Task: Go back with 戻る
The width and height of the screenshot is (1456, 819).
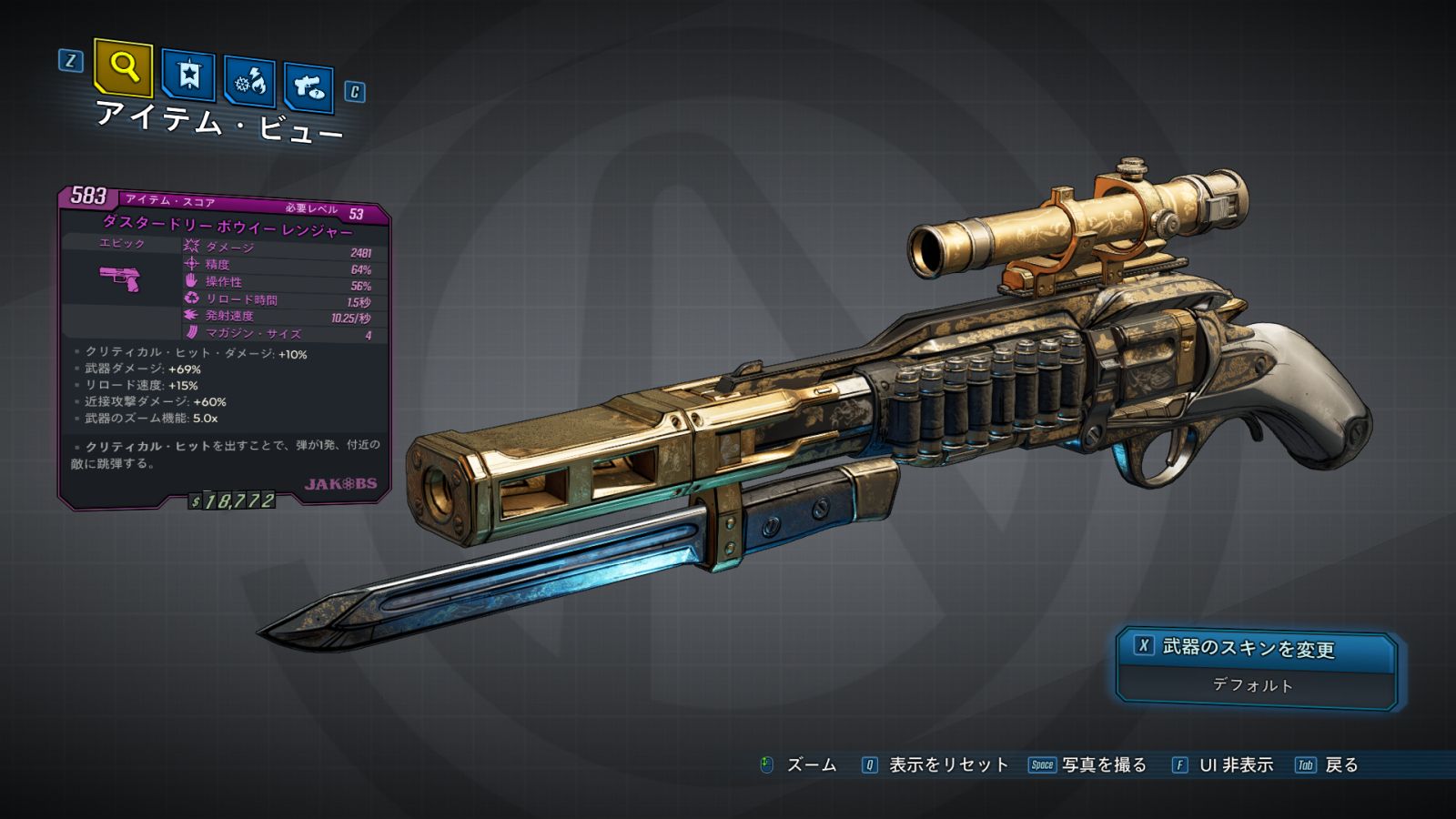Action: 1340,765
